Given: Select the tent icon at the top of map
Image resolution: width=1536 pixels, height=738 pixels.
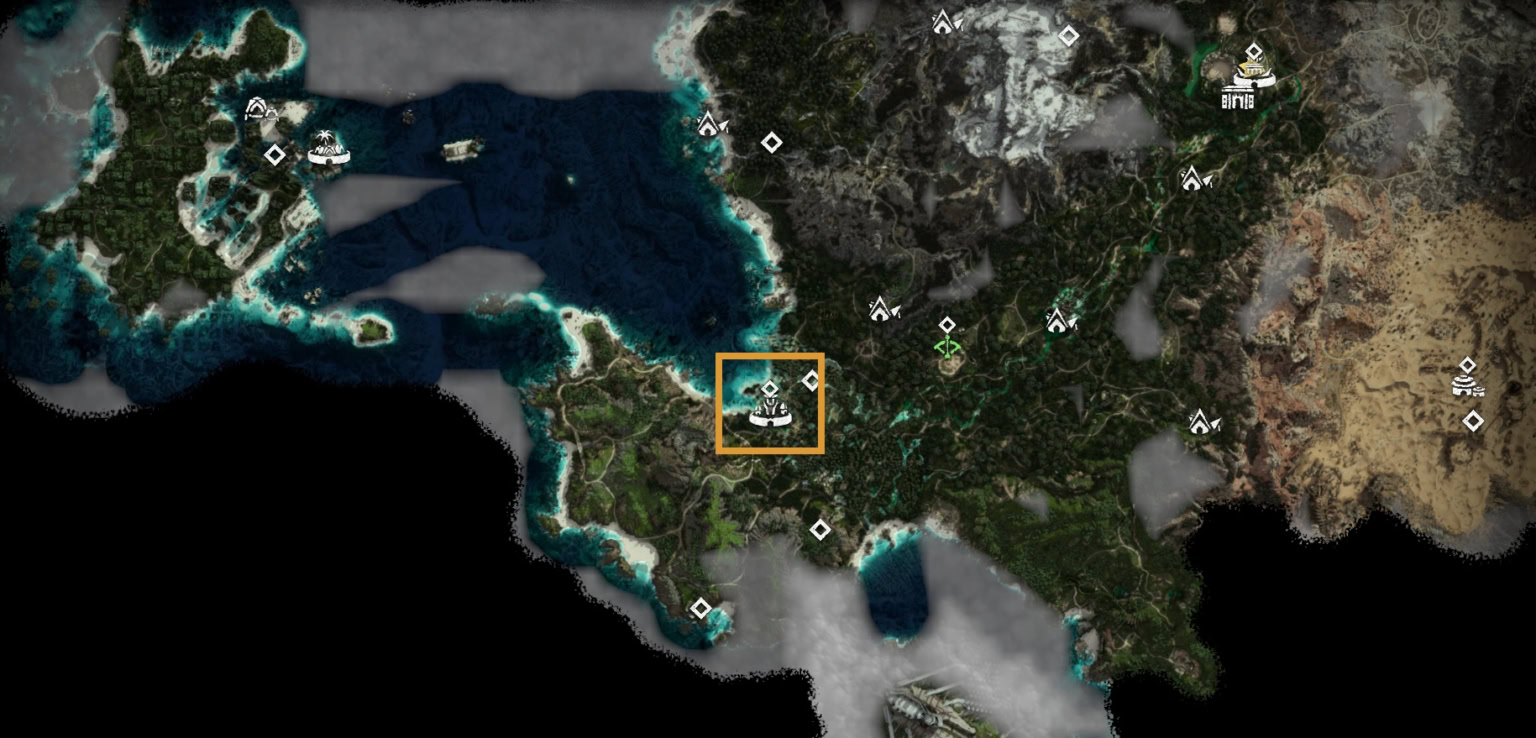Looking at the screenshot, I should tap(944, 18).
